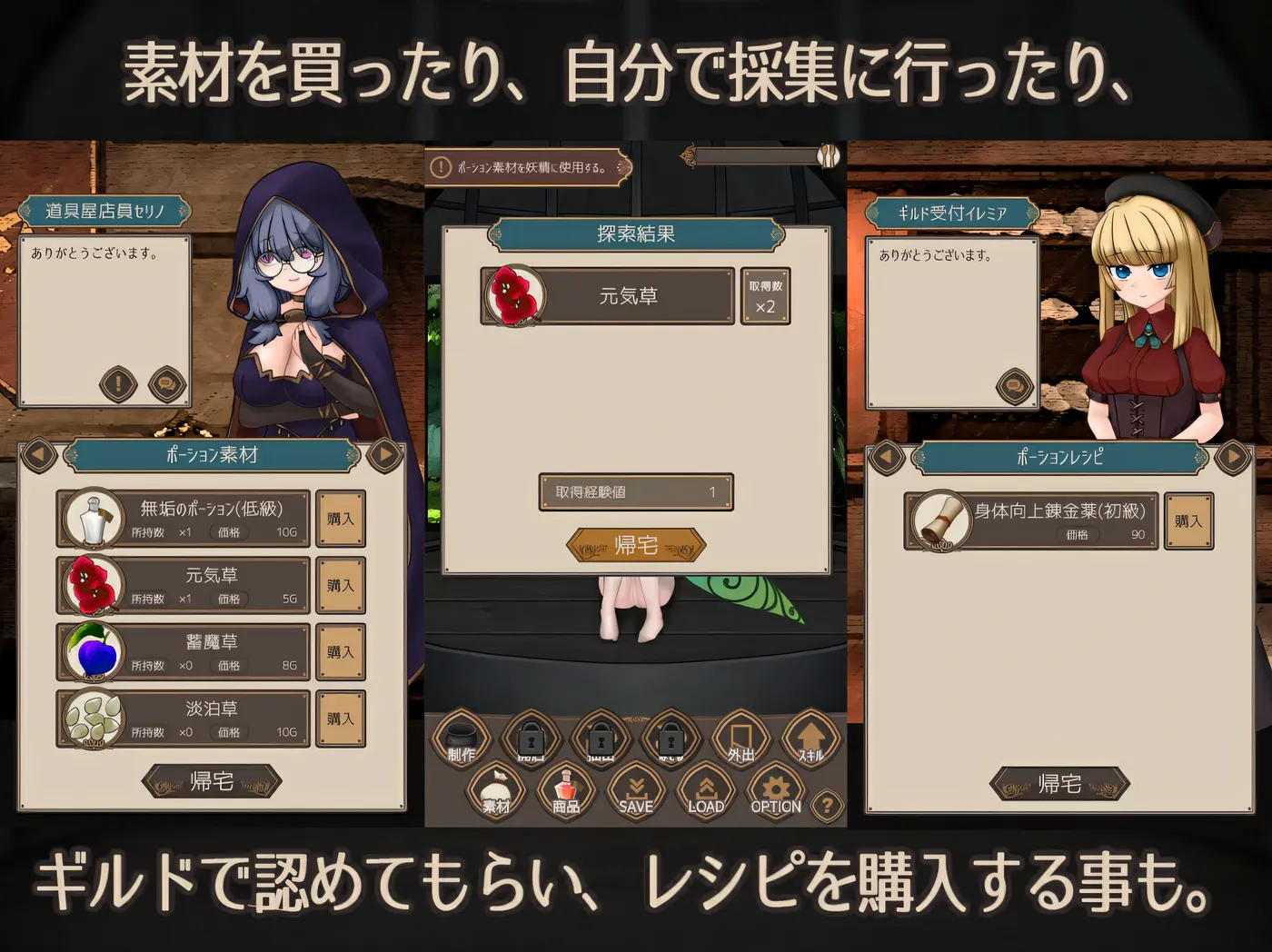Select the 探索結果 results header
Screen dimensions: 1272x952
(x=635, y=235)
